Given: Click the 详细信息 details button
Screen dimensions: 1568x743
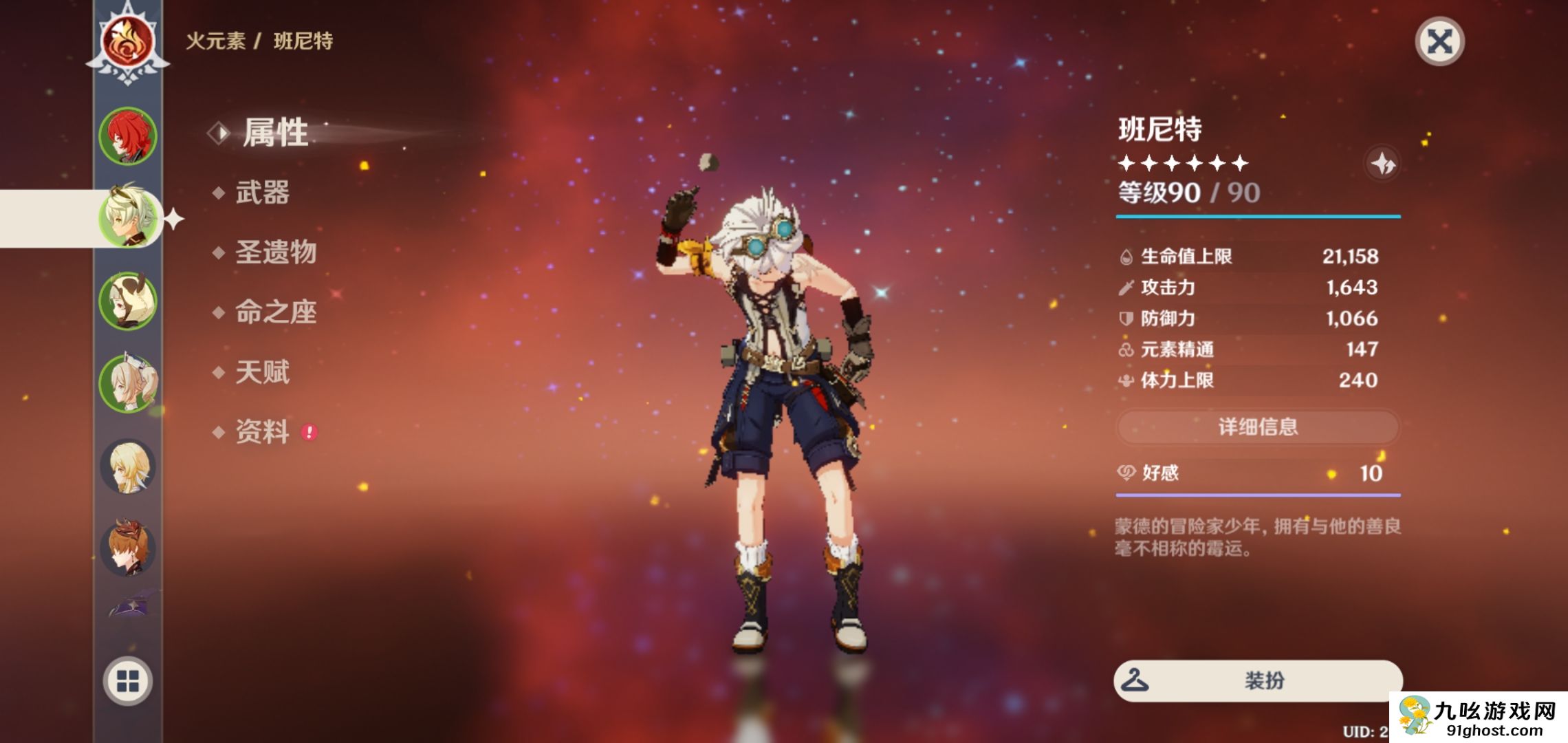Looking at the screenshot, I should [1257, 427].
